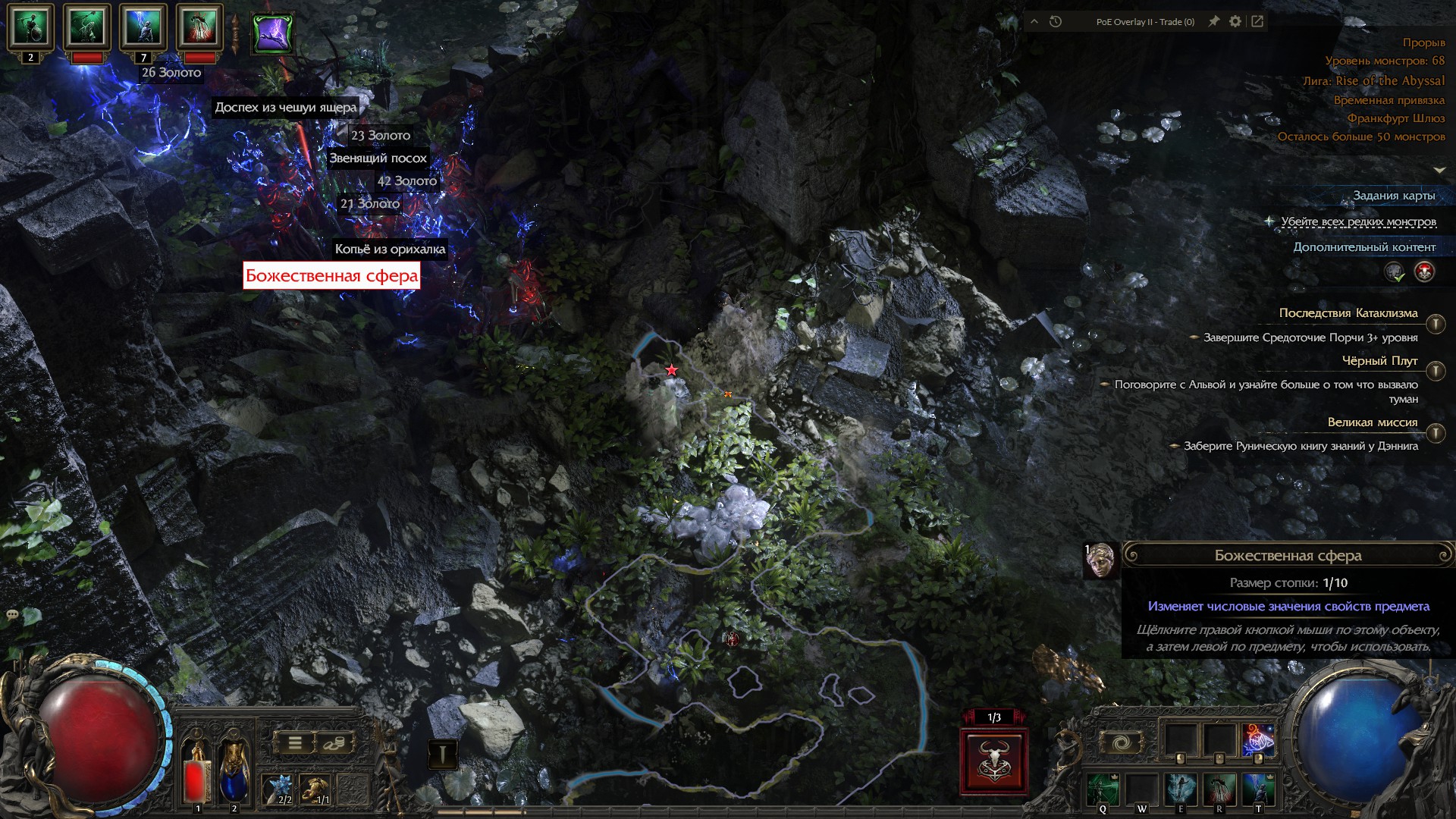Activate the green archer skill on Q
1456x819 pixels.
[x=1102, y=790]
